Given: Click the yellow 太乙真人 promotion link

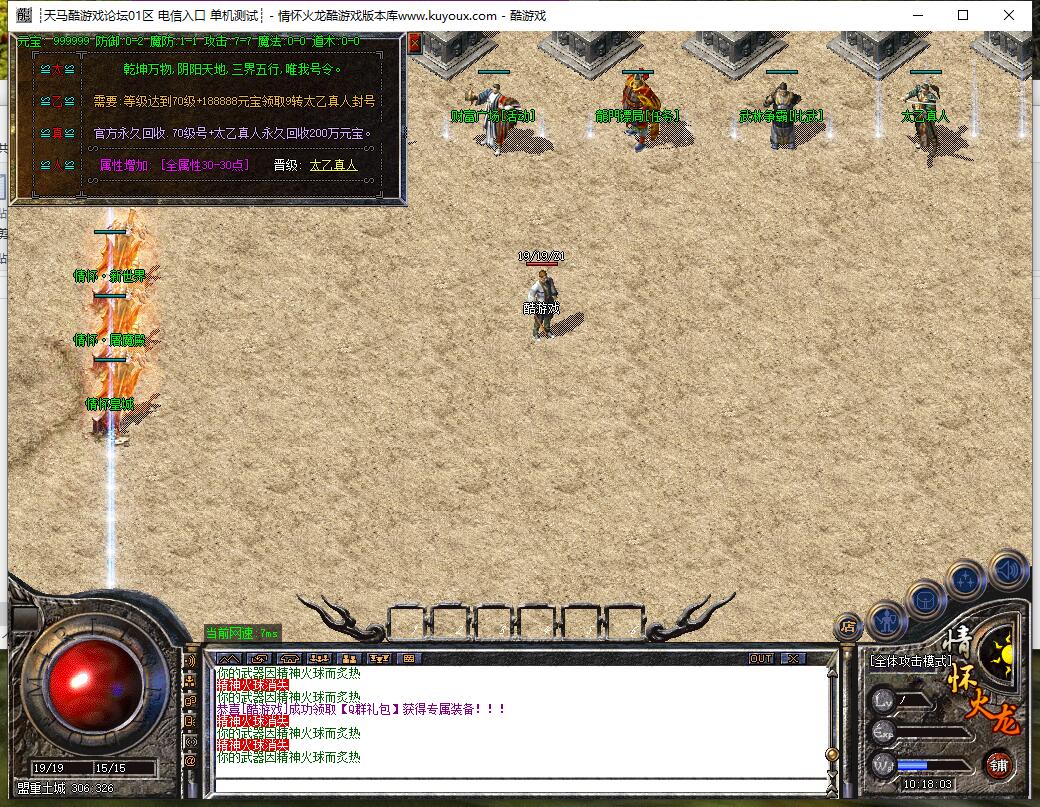Looking at the screenshot, I should [x=332, y=165].
